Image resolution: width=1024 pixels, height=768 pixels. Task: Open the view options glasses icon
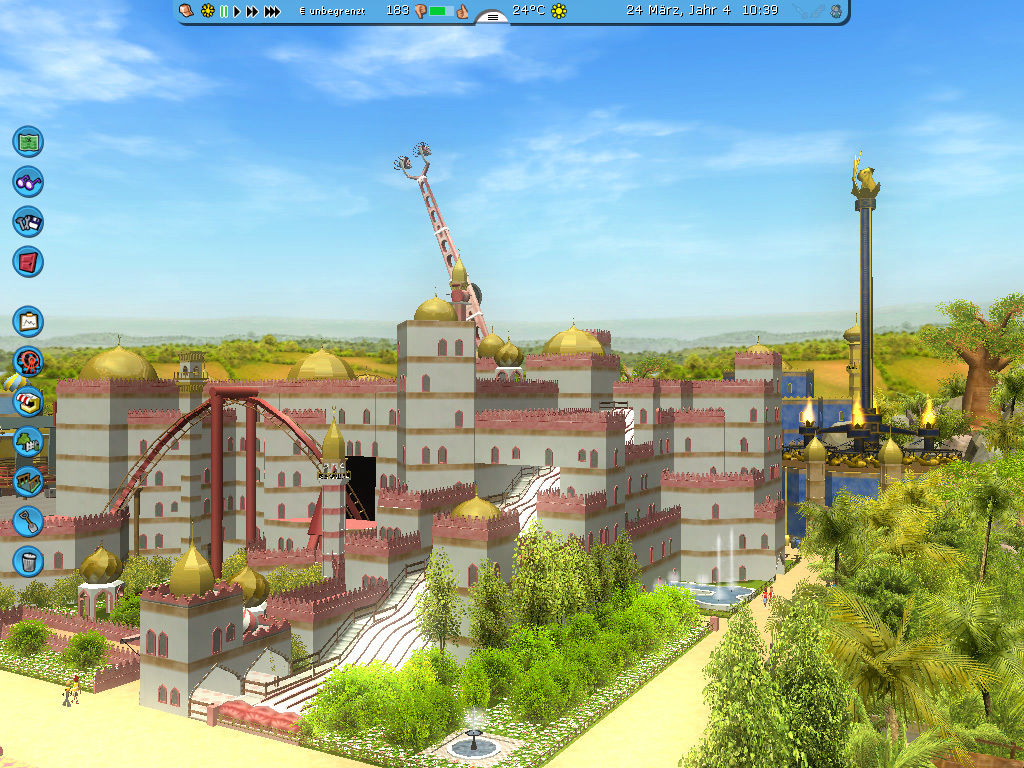28,181
